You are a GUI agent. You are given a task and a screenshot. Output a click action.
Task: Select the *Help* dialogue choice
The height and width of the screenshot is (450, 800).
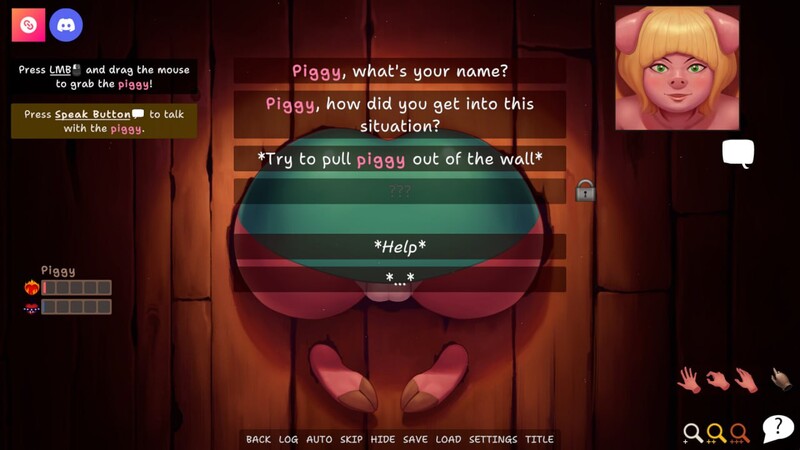[x=400, y=246]
